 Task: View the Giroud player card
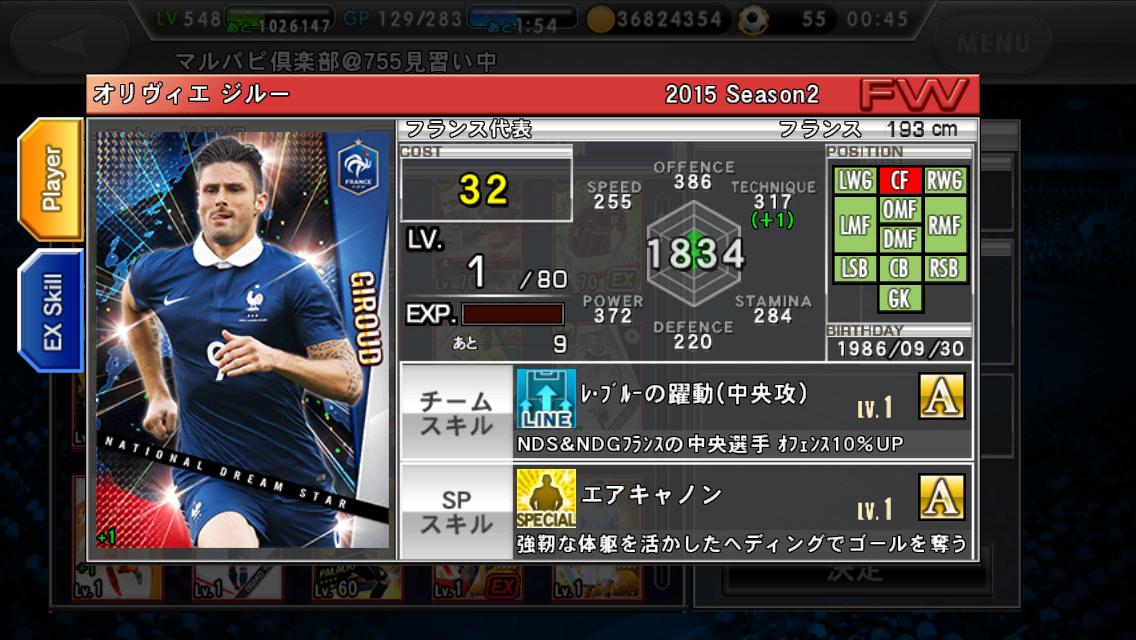(243, 340)
